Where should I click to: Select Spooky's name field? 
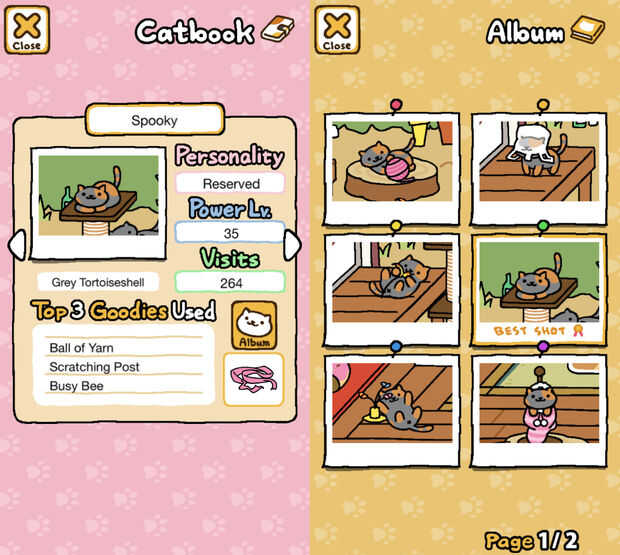point(154,120)
